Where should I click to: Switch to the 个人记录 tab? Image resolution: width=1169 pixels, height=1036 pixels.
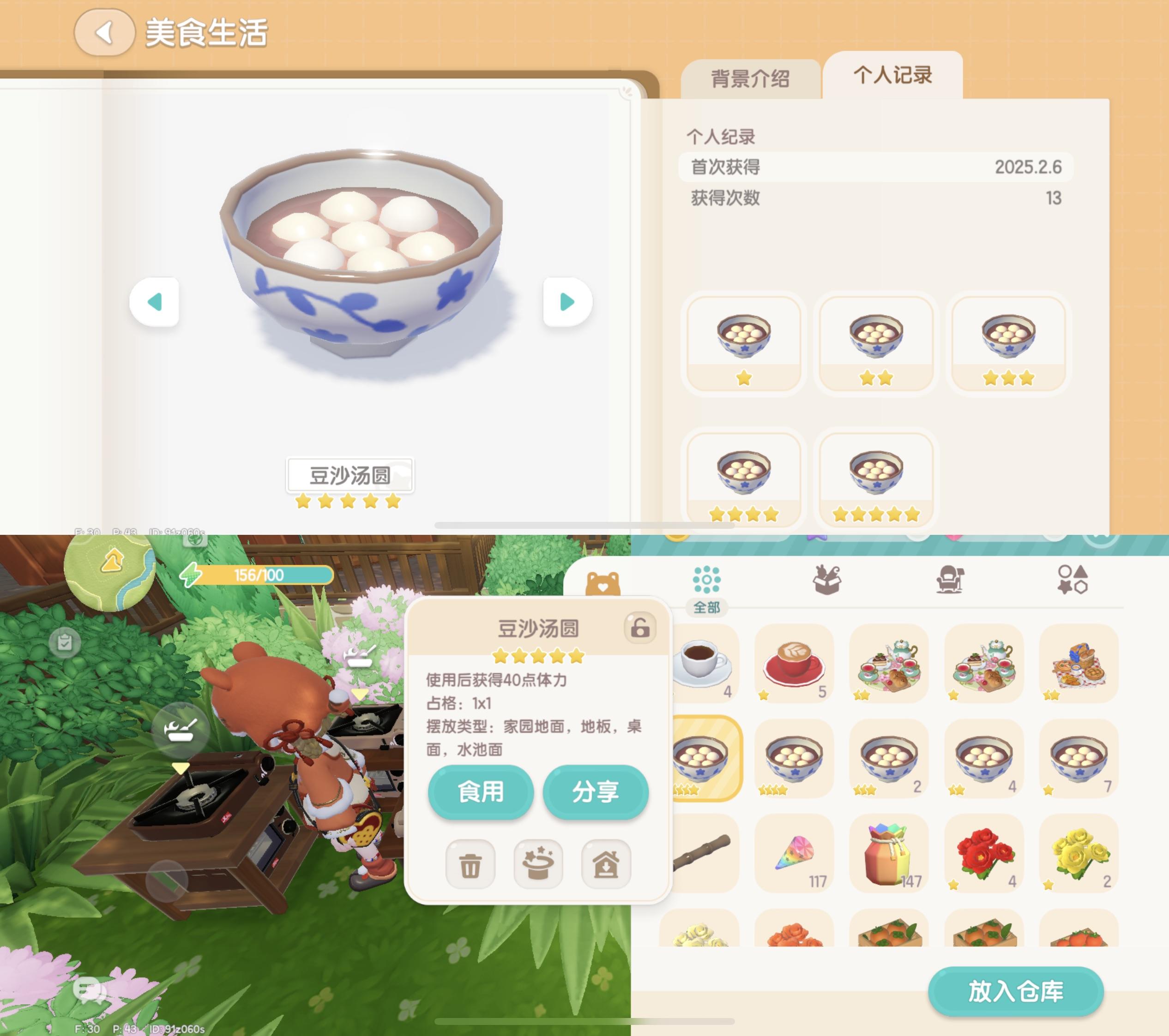(x=894, y=77)
